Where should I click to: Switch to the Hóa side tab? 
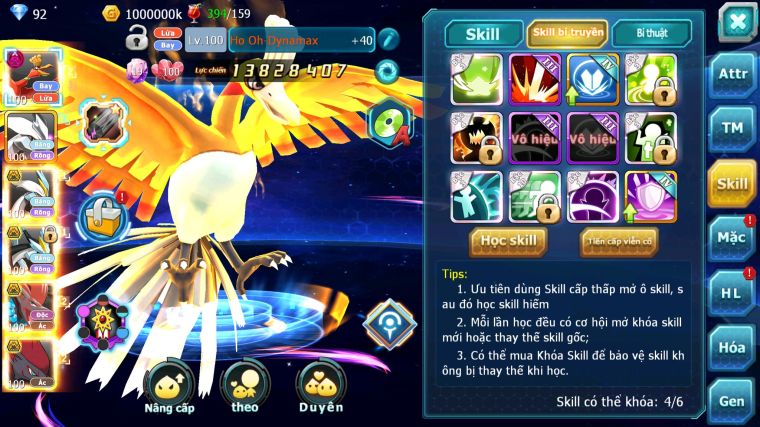731,347
